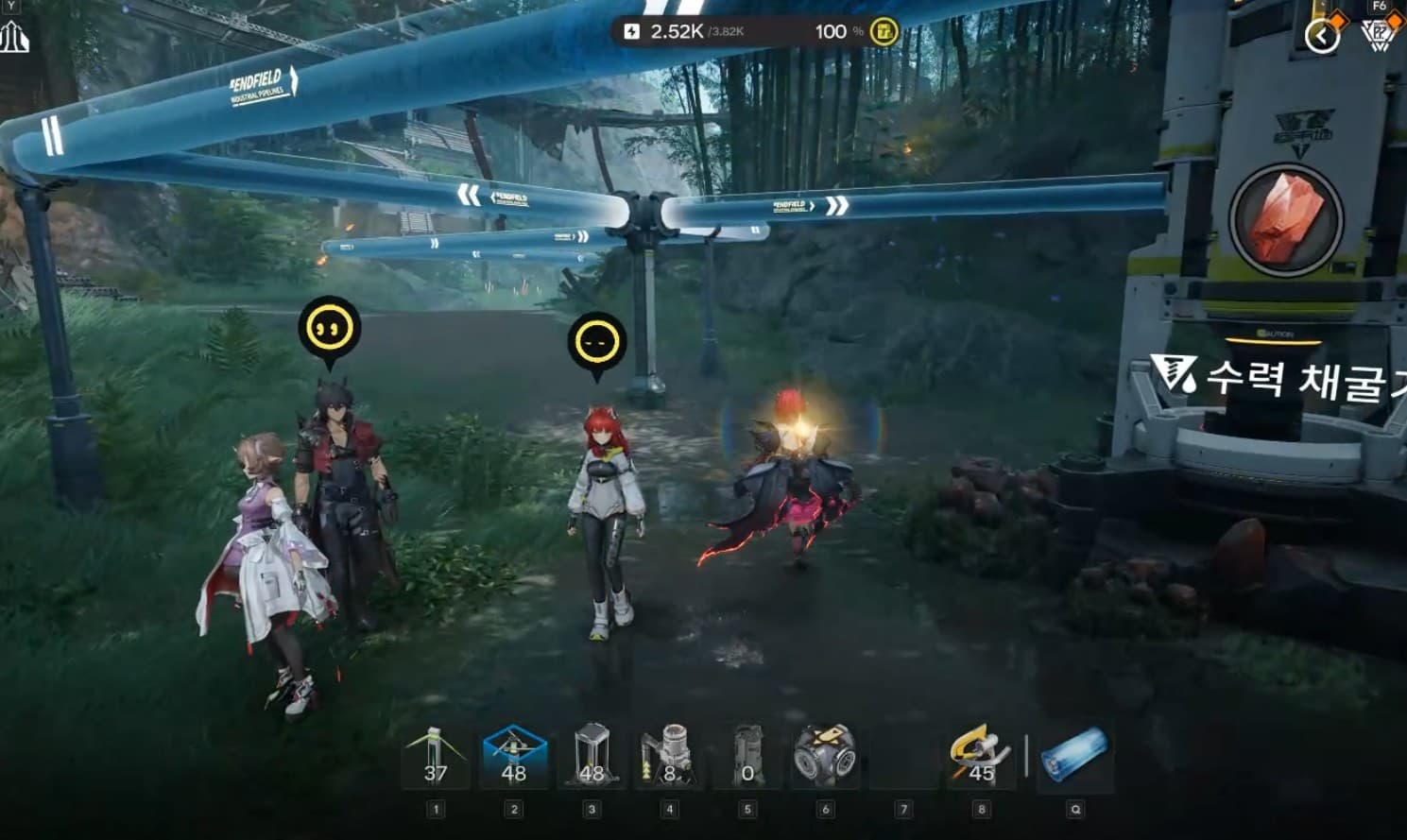Pick the tall frame structure in slot 3
This screenshot has width=1407, height=840.
[x=592, y=758]
